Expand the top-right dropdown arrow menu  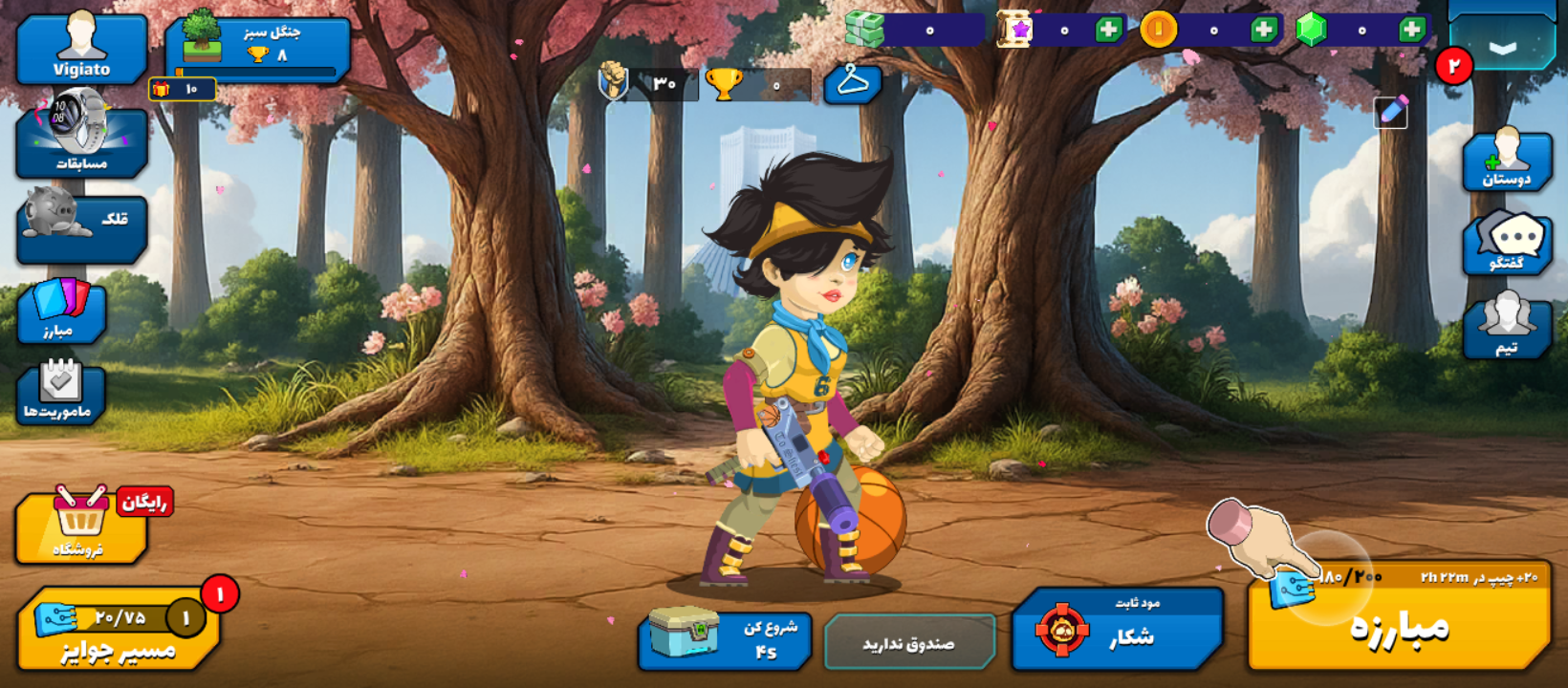(1502, 45)
